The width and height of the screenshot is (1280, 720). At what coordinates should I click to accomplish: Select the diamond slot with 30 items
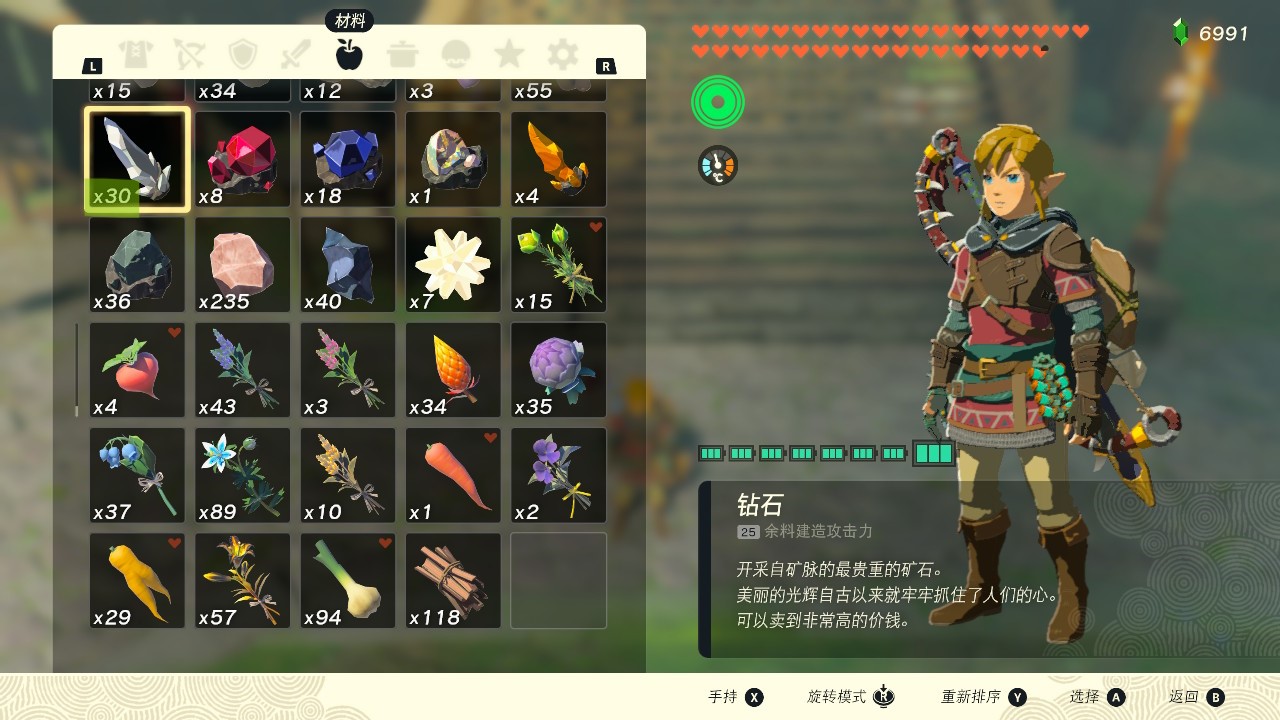click(x=137, y=160)
